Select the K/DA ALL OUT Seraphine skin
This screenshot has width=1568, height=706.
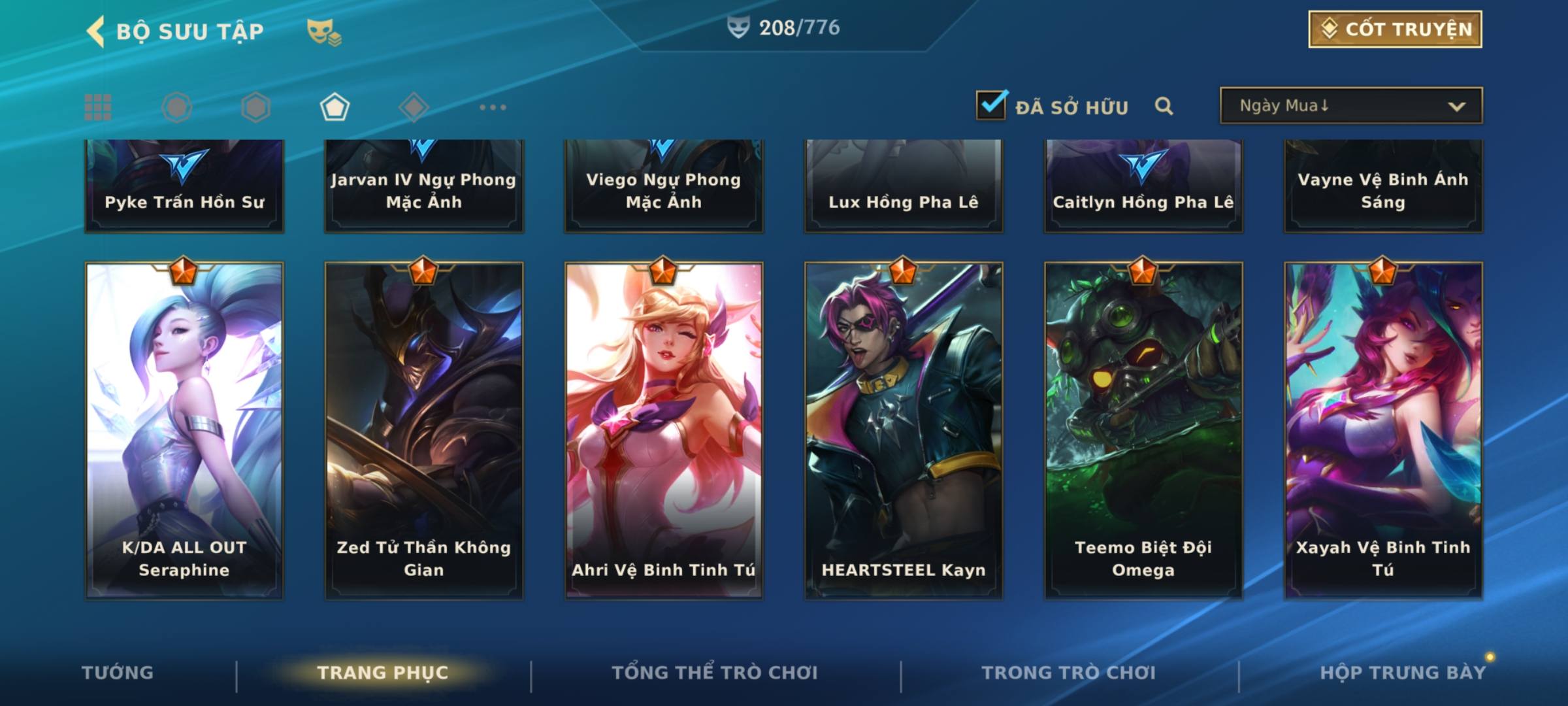coord(184,431)
